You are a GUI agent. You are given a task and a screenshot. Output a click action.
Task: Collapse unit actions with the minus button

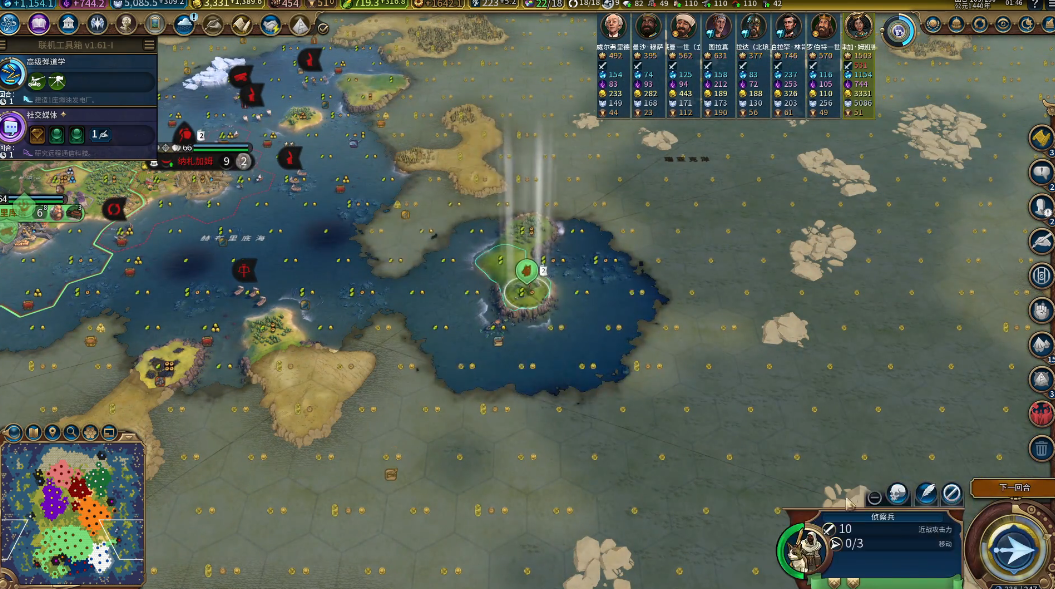pos(874,496)
